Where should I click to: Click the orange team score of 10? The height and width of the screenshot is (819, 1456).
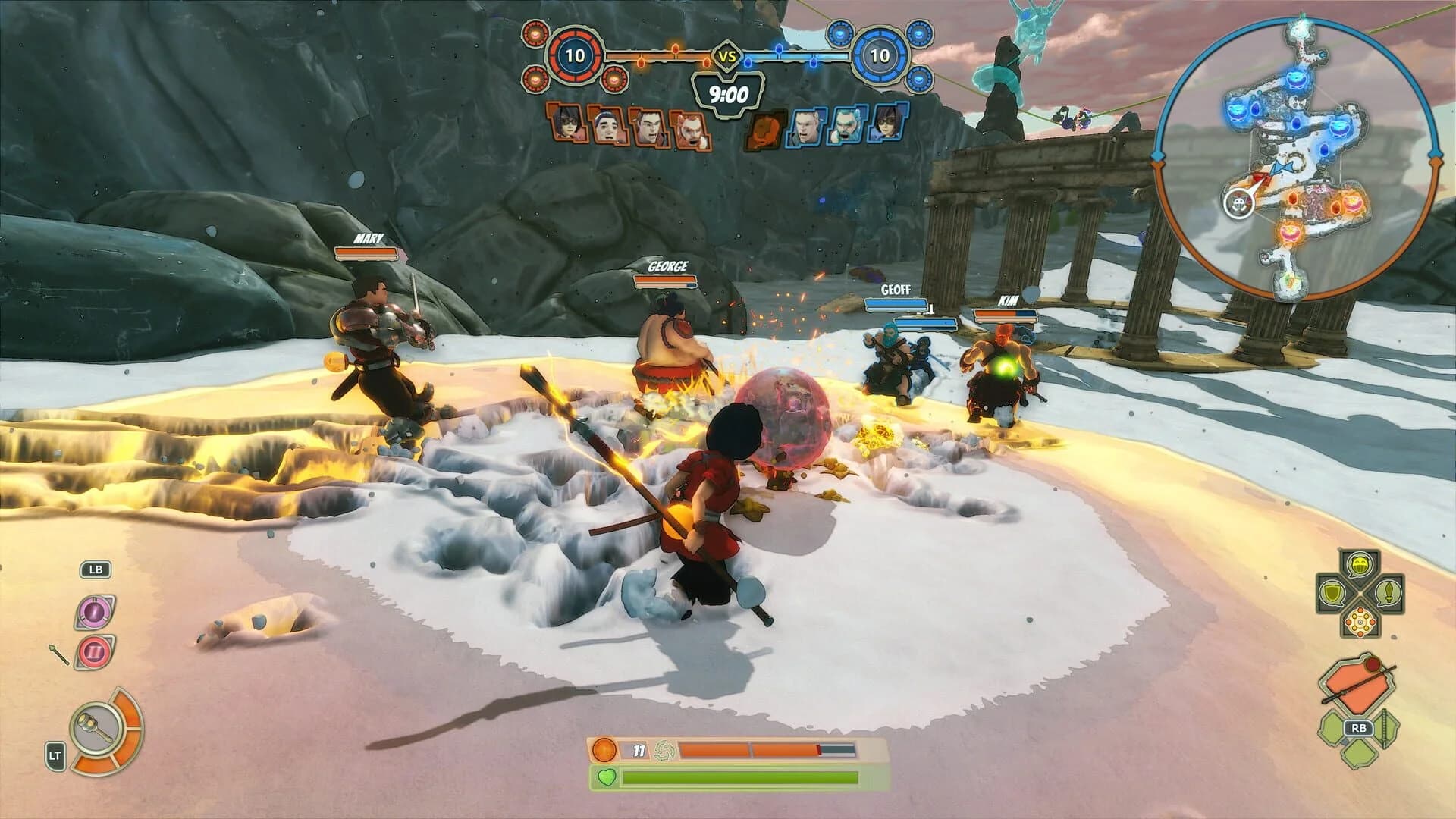[x=575, y=55]
